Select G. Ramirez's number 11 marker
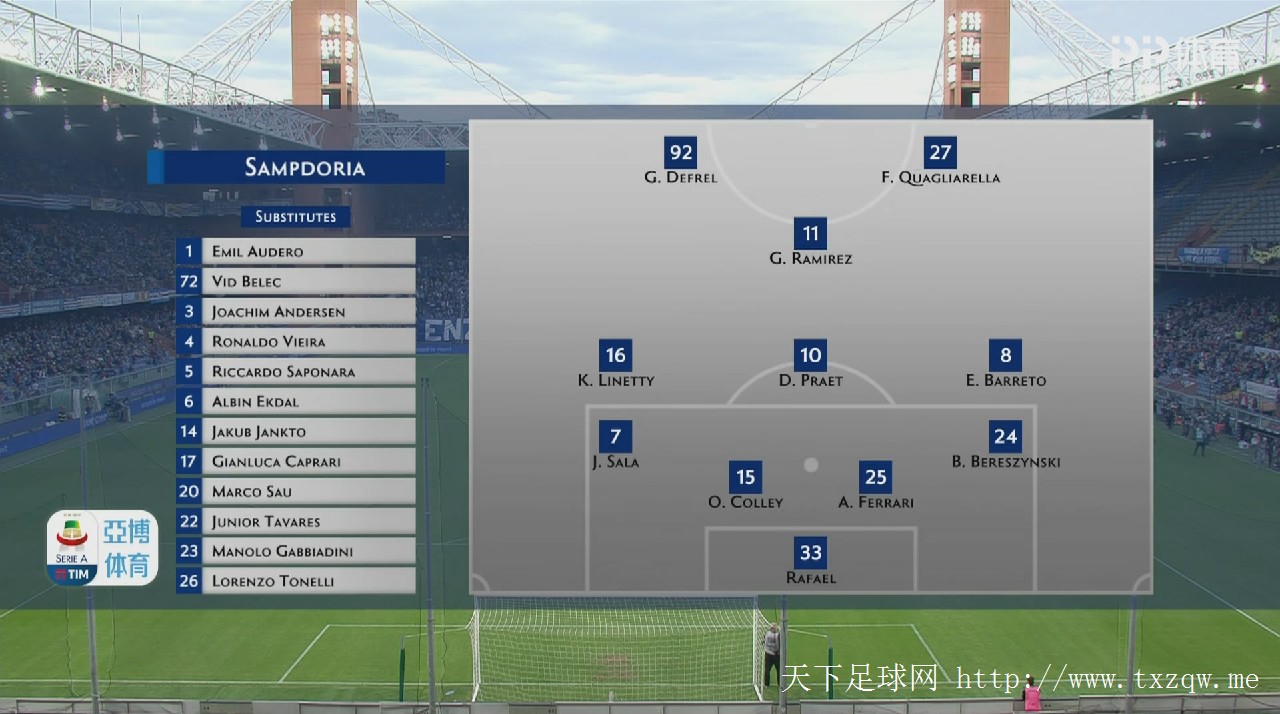The width and height of the screenshot is (1280, 714). (811, 234)
